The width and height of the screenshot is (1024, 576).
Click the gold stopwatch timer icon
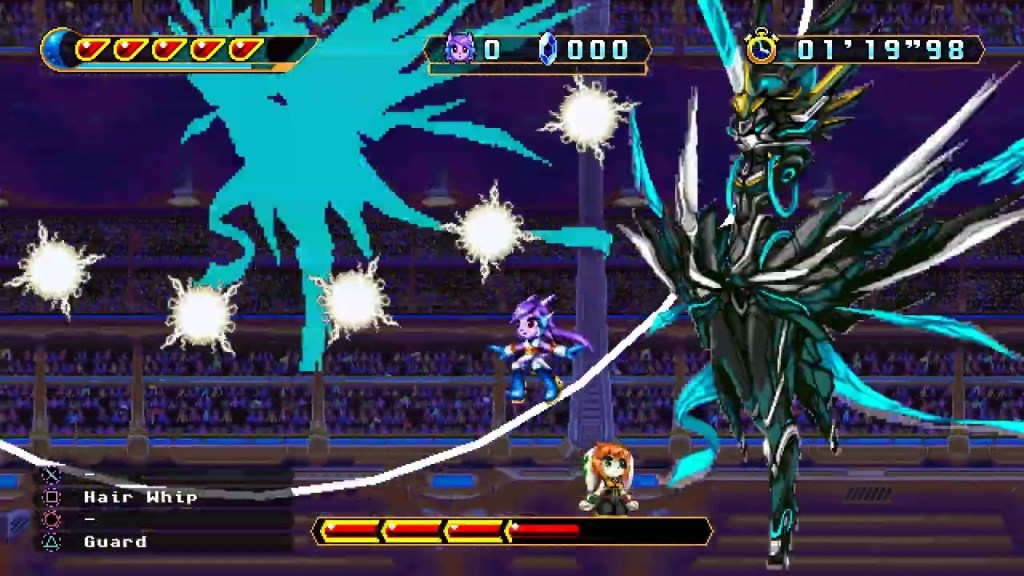(x=762, y=47)
